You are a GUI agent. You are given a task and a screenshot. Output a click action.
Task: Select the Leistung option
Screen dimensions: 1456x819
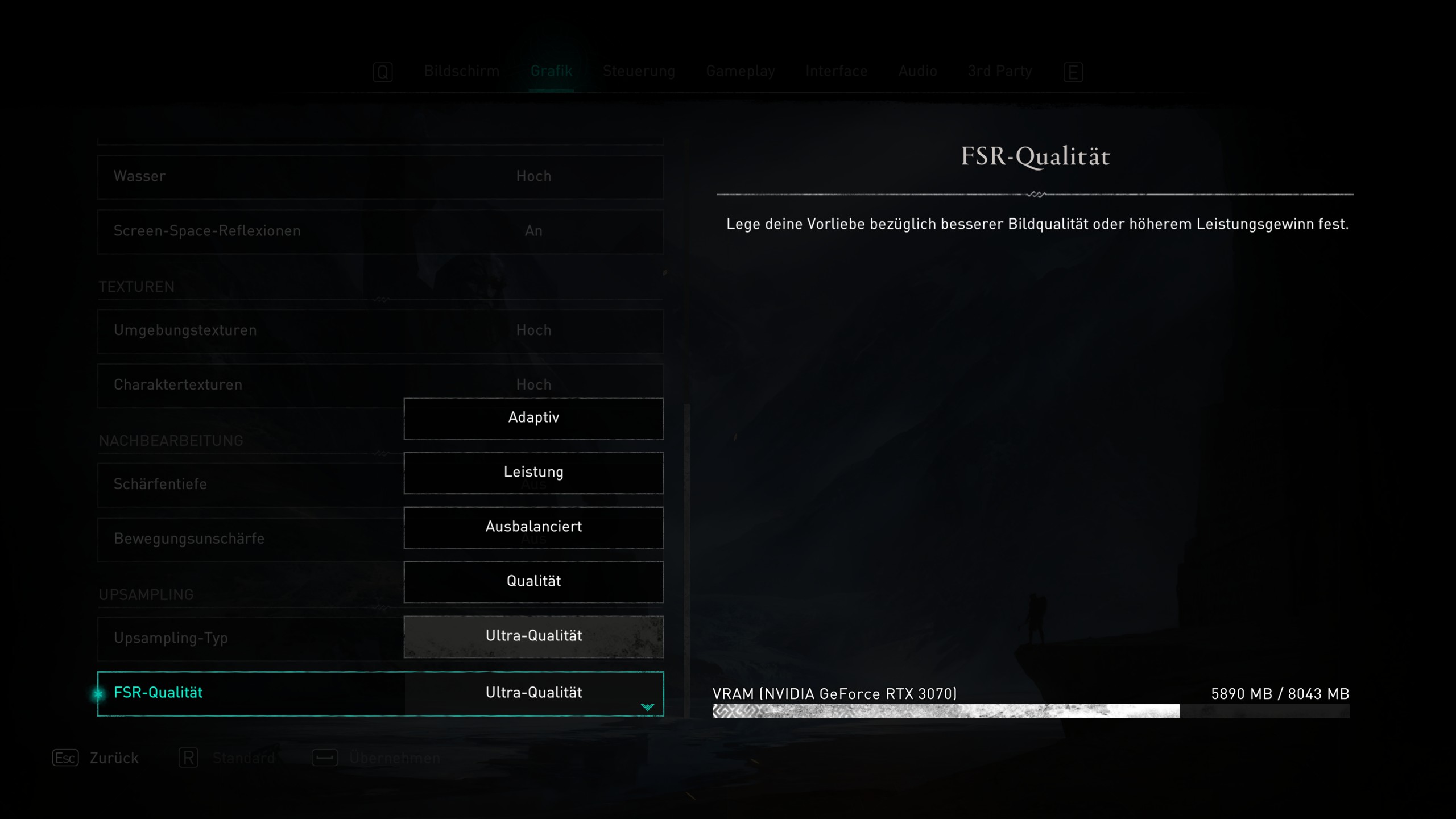[x=533, y=472]
